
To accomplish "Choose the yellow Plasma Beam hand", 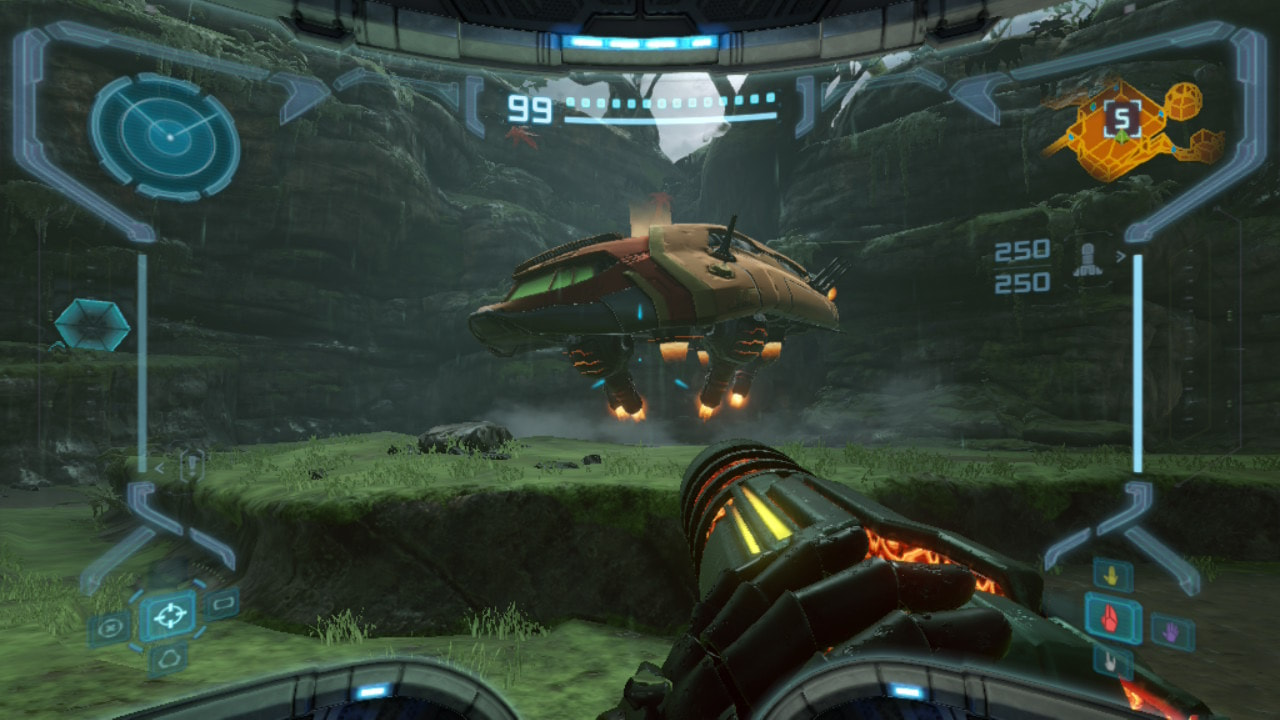I will (1112, 575).
